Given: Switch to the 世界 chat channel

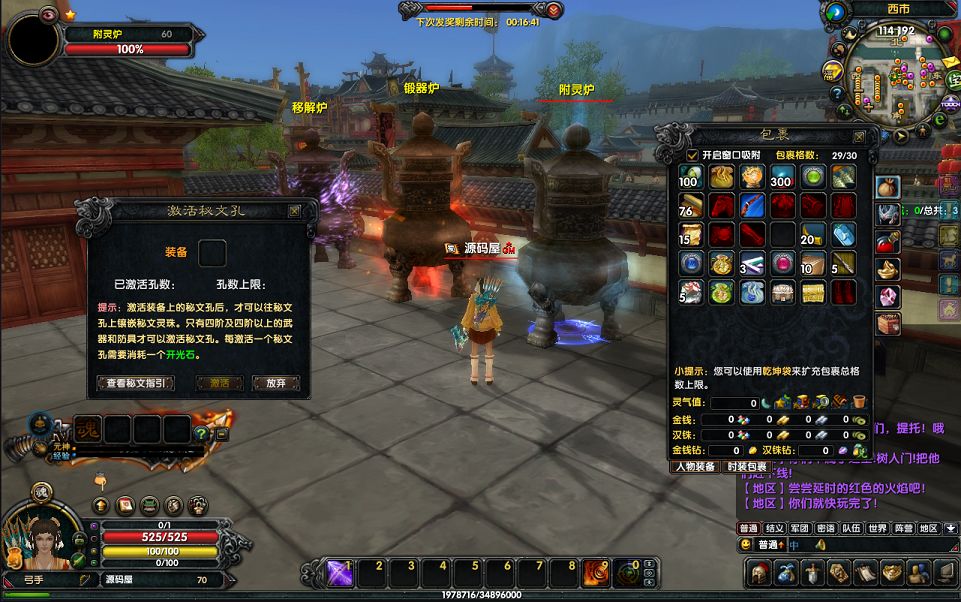Looking at the screenshot, I should 877,528.
